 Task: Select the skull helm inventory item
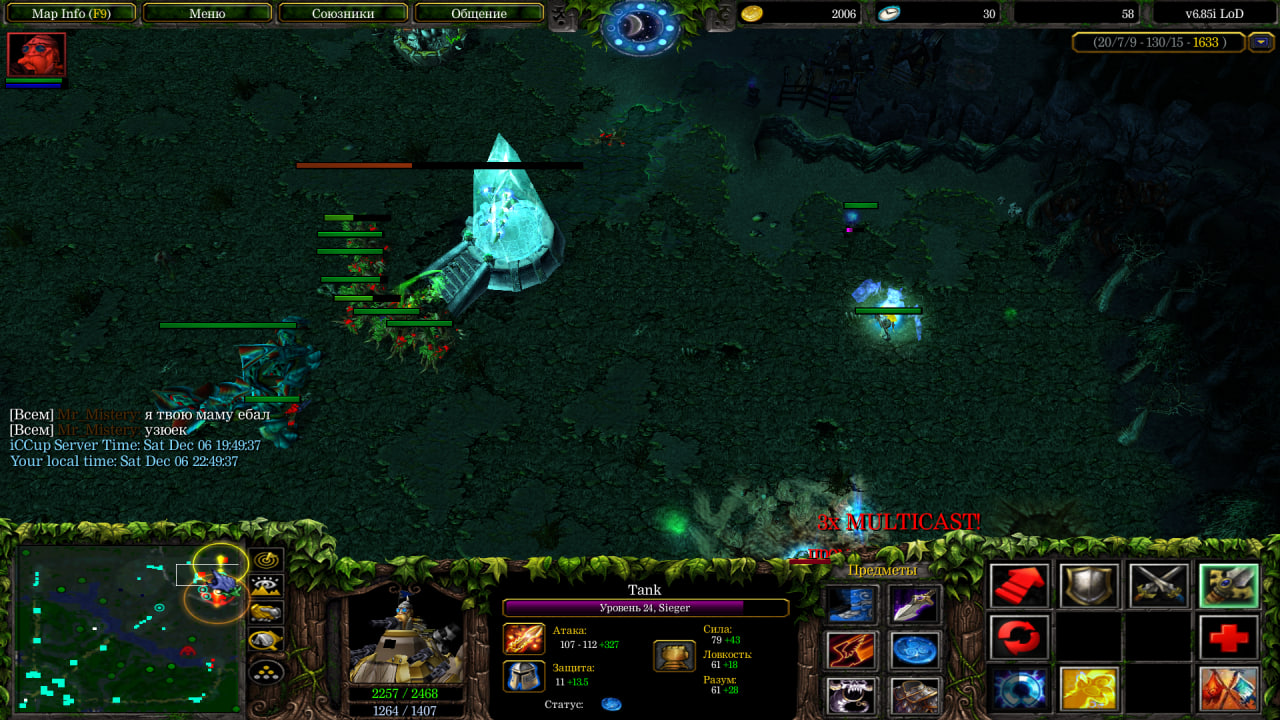coord(852,695)
